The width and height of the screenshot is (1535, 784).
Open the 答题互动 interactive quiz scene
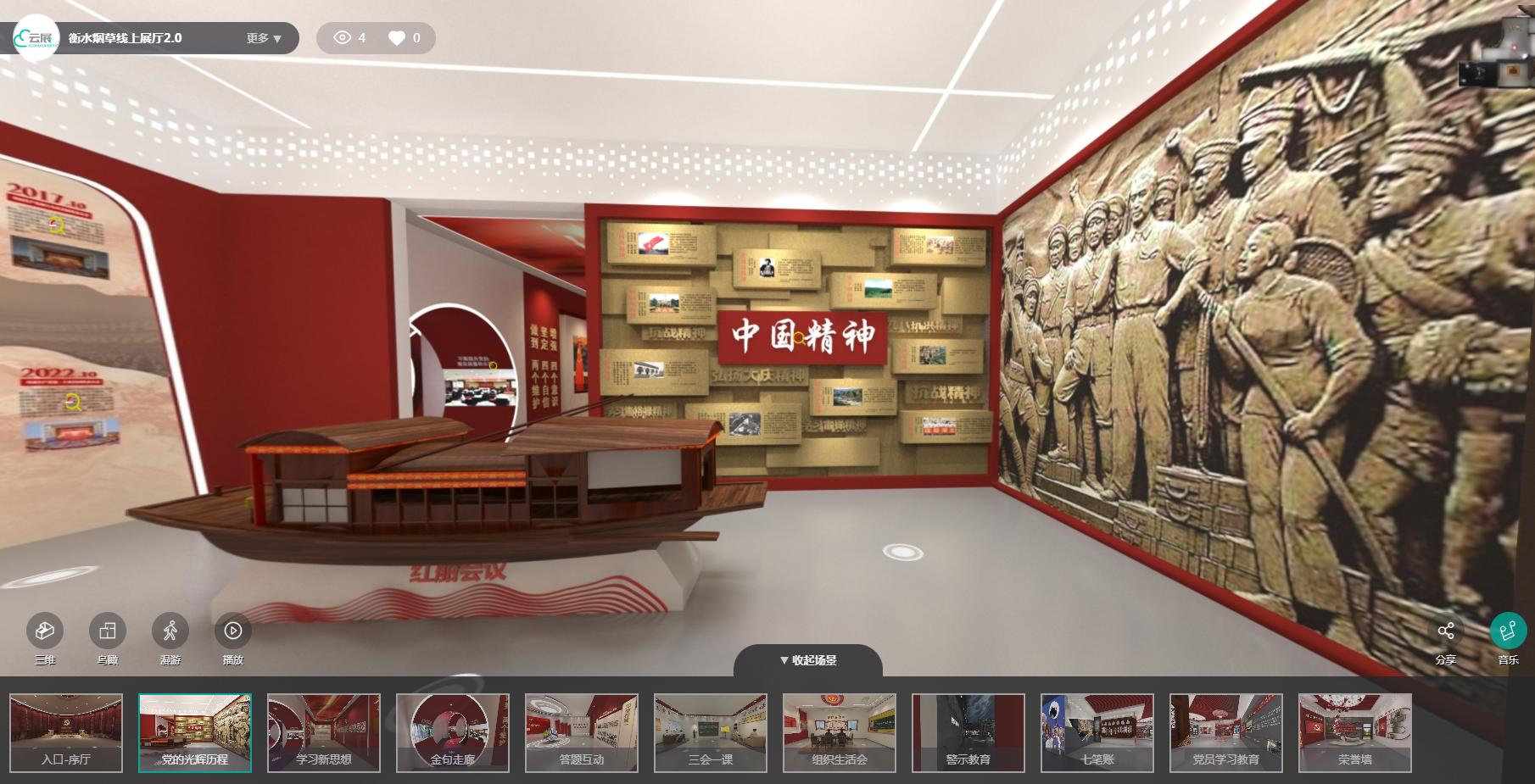pos(582,732)
